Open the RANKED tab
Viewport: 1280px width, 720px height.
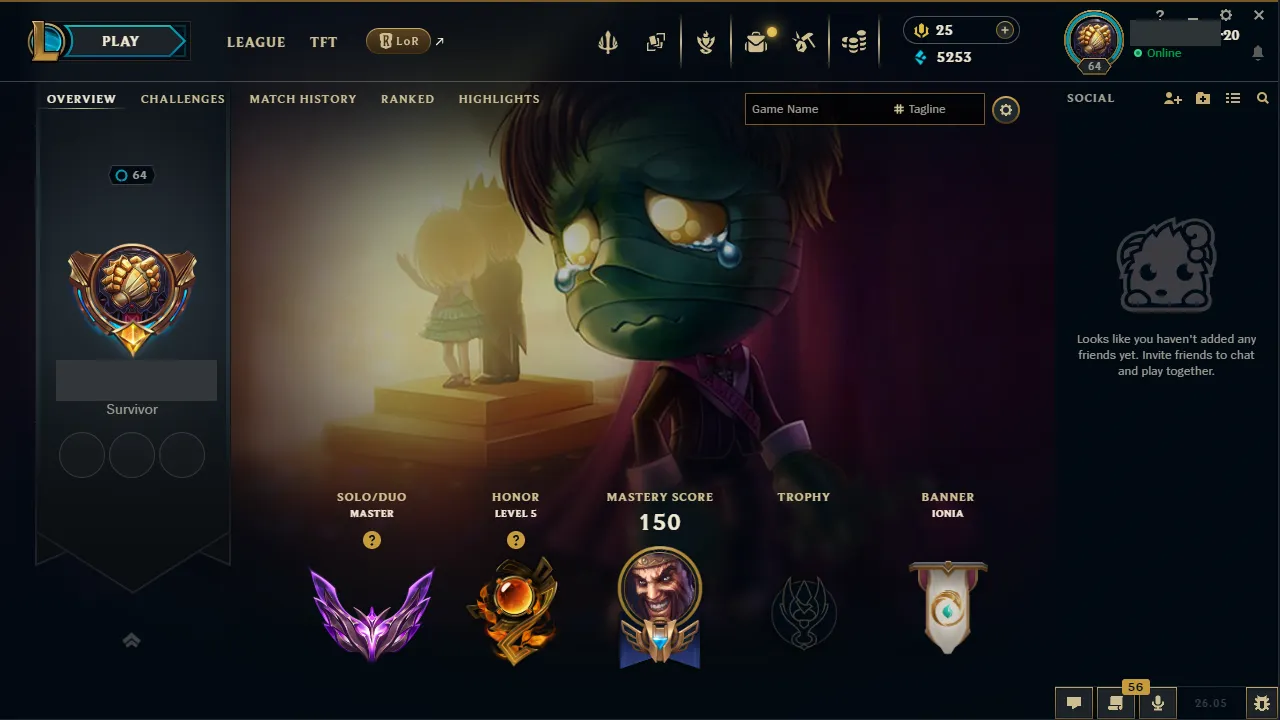407,99
